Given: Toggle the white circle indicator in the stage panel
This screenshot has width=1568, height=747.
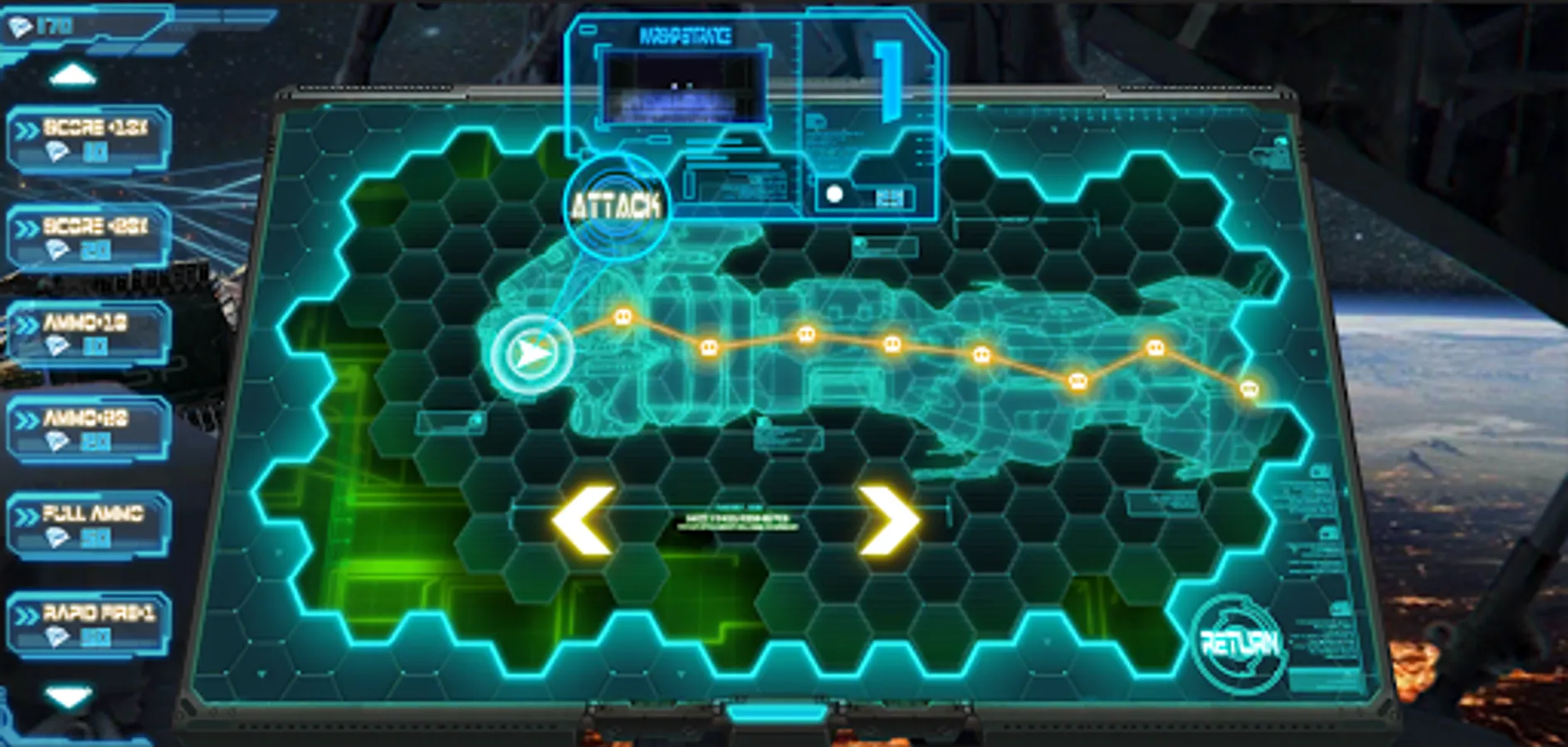Looking at the screenshot, I should tap(833, 194).
